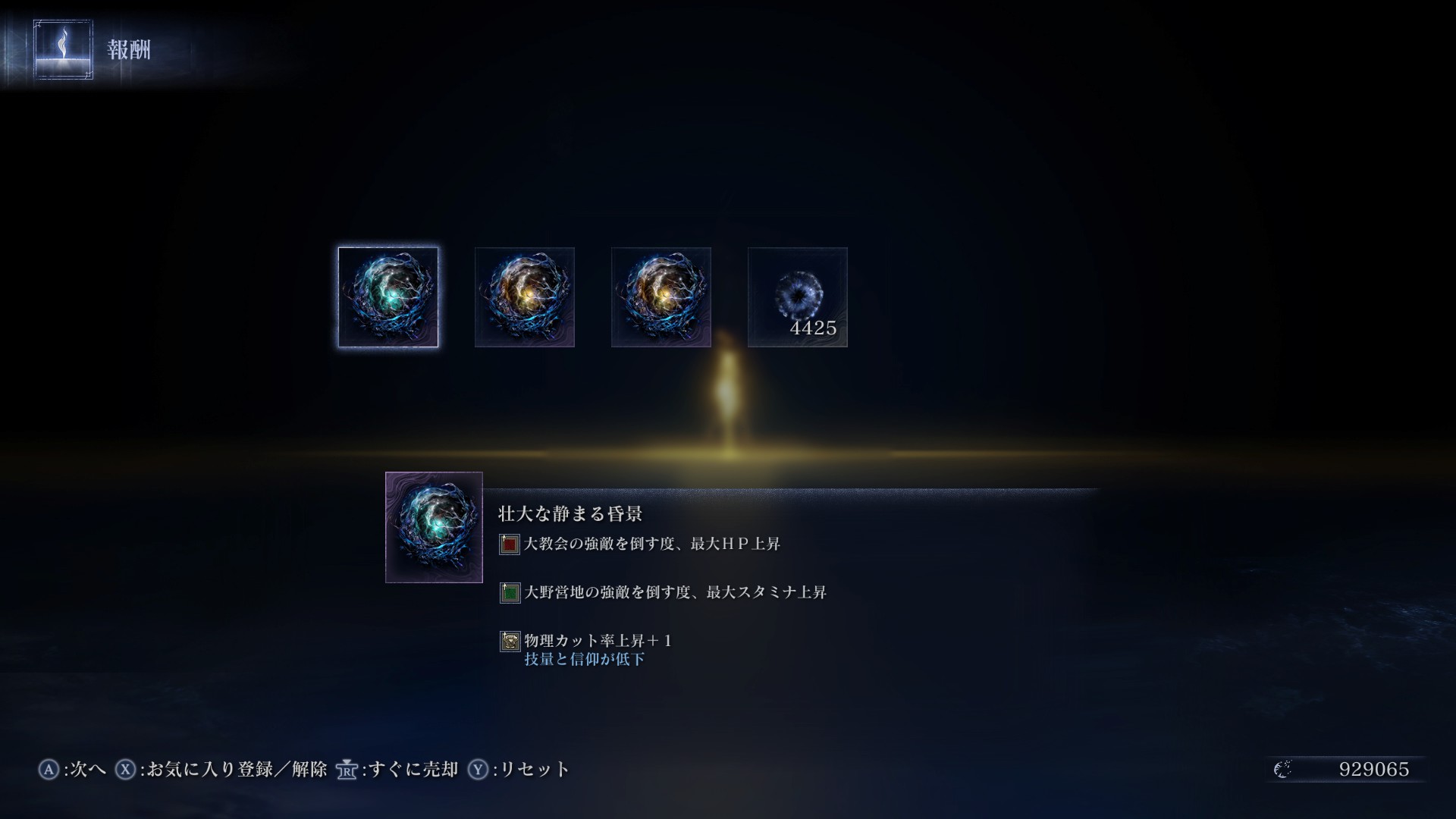Select the highlighted teal relic reward slot
This screenshot has height=819, width=1456.
click(x=388, y=297)
